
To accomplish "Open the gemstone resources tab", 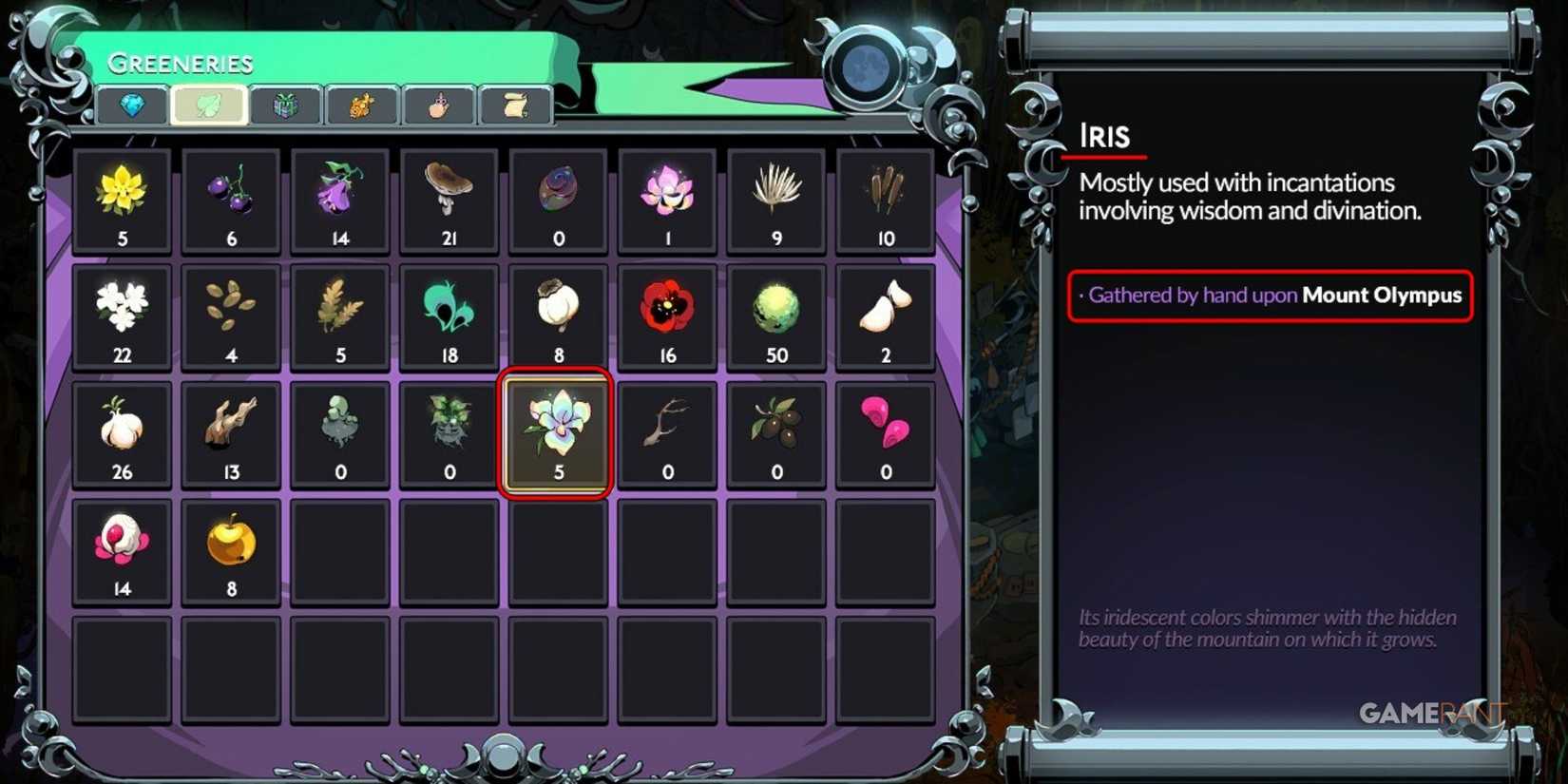I will (133, 105).
